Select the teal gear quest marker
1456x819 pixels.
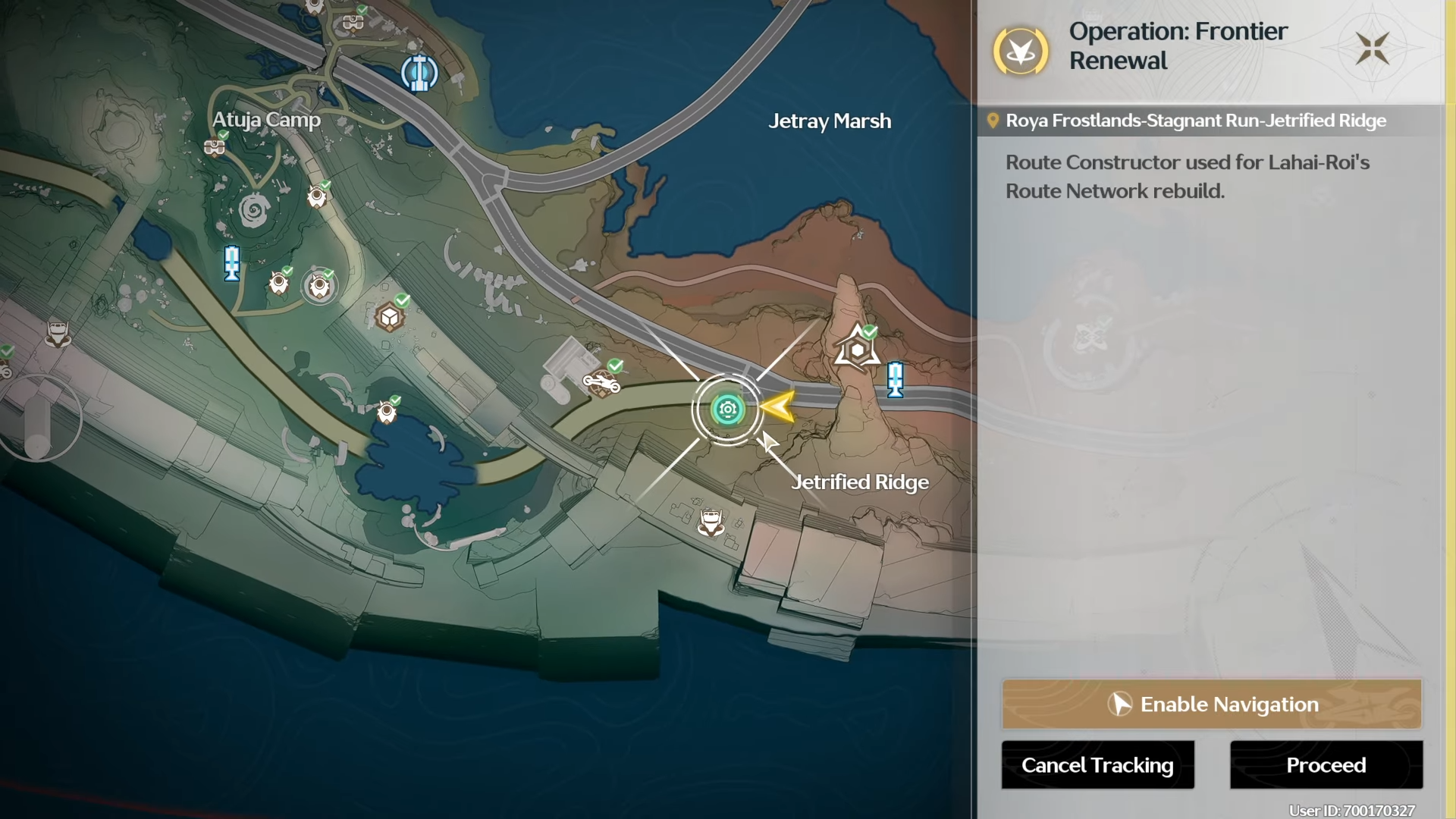coord(727,410)
